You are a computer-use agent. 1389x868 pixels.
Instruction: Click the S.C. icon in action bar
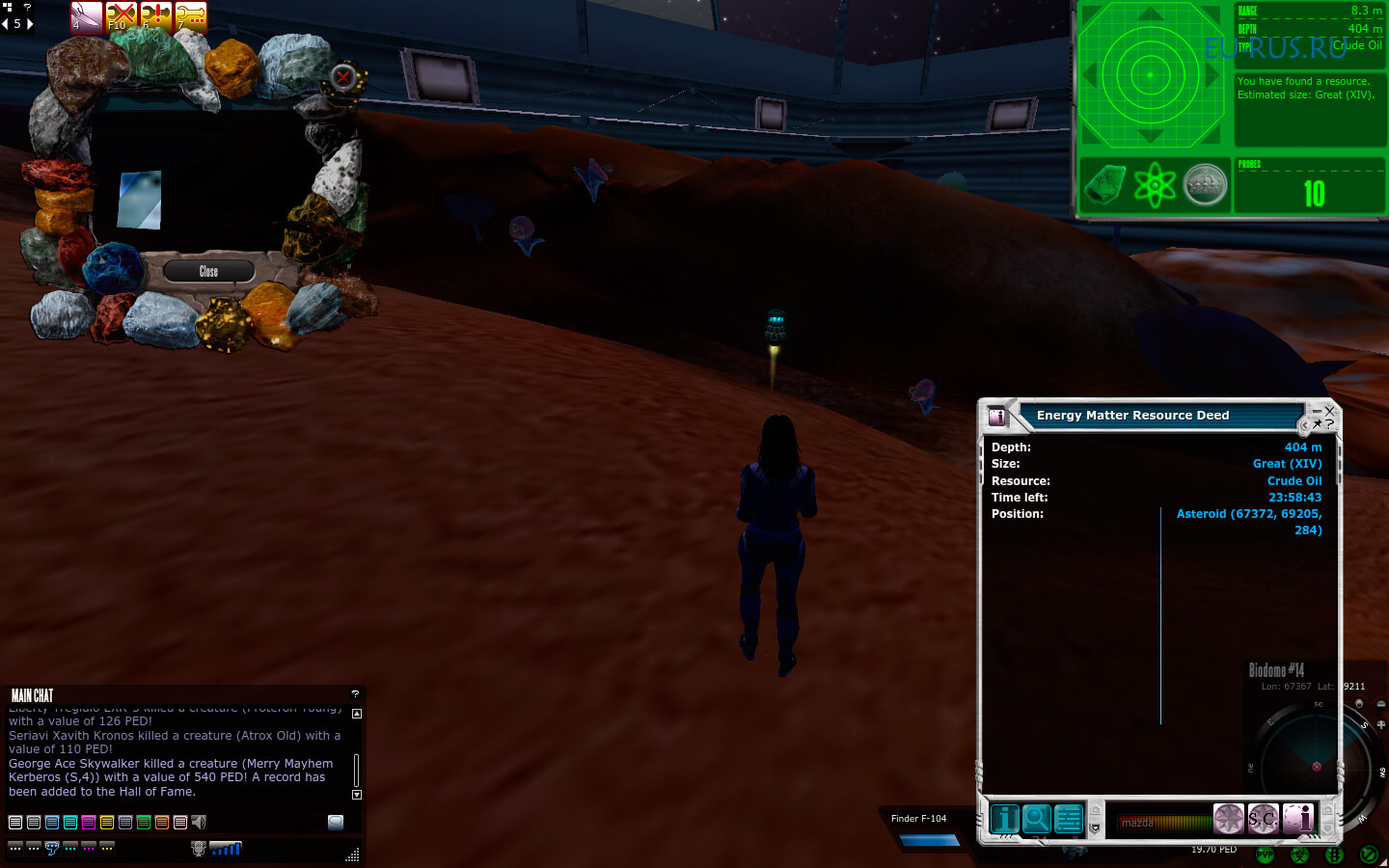(x=1263, y=819)
